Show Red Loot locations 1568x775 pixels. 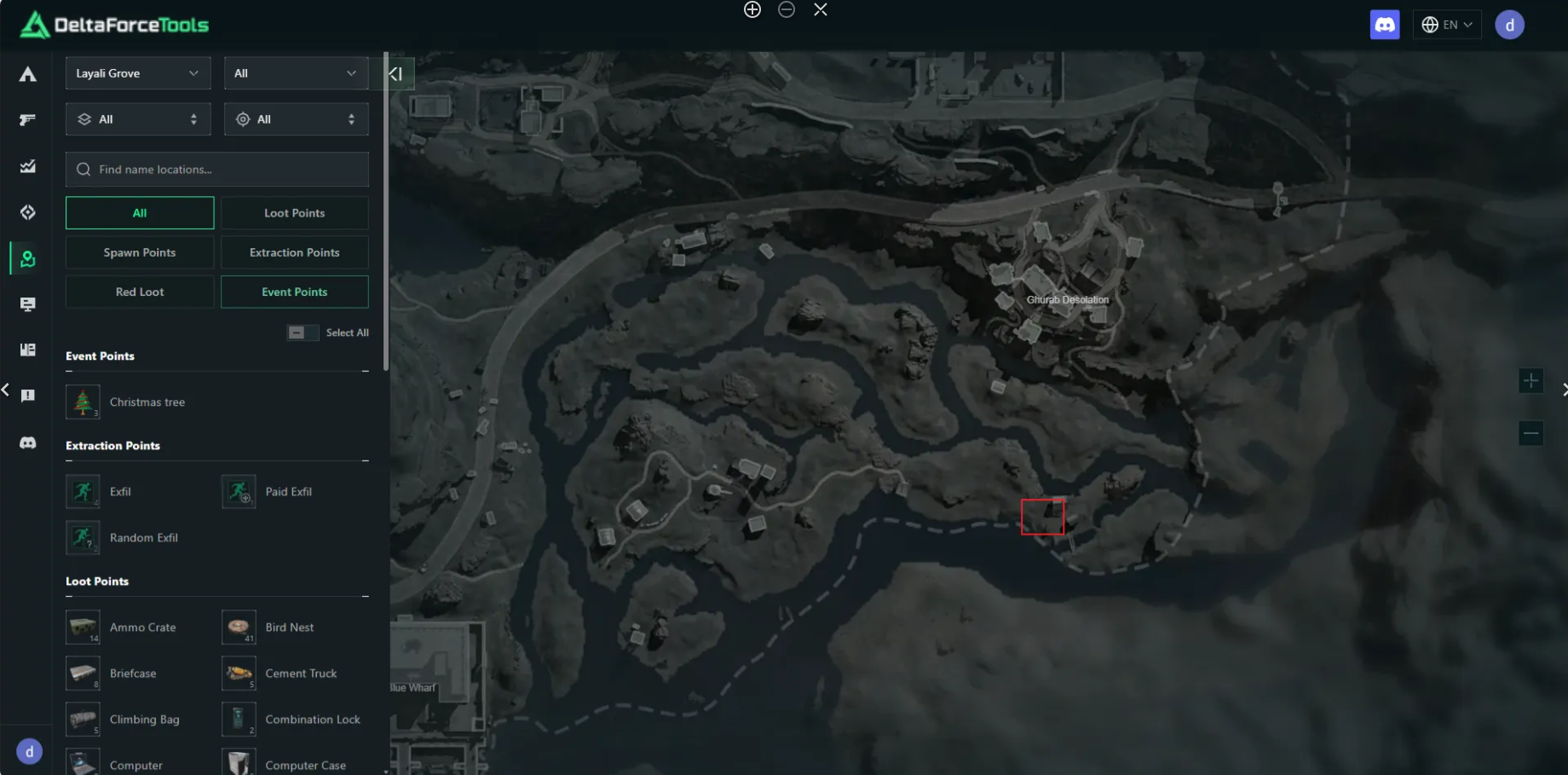pos(140,292)
